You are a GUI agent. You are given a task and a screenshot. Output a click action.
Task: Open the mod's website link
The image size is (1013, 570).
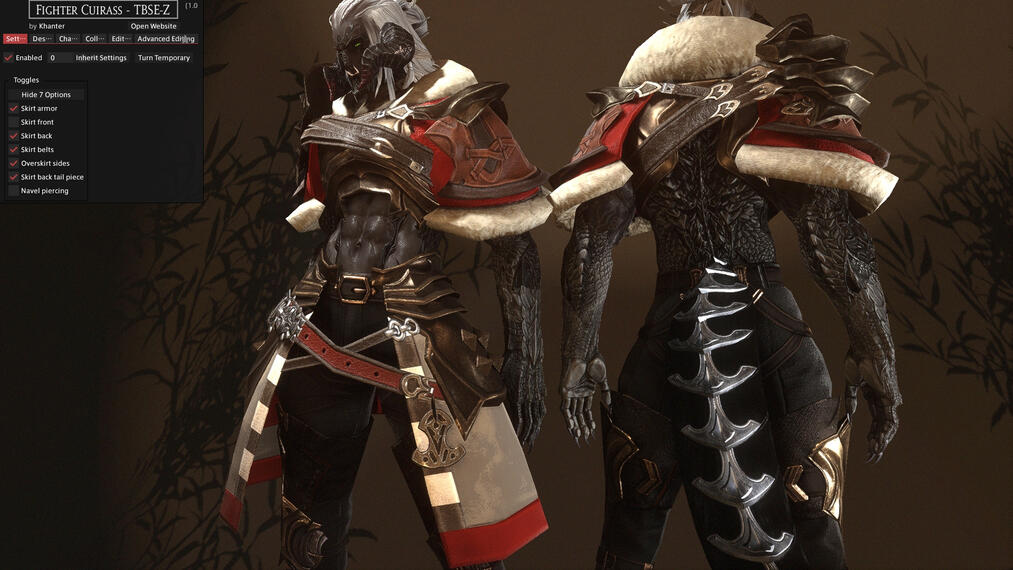click(153, 26)
